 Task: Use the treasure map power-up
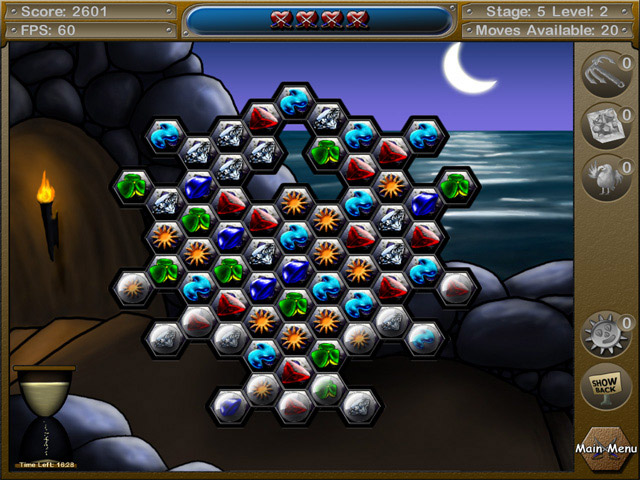(604, 124)
